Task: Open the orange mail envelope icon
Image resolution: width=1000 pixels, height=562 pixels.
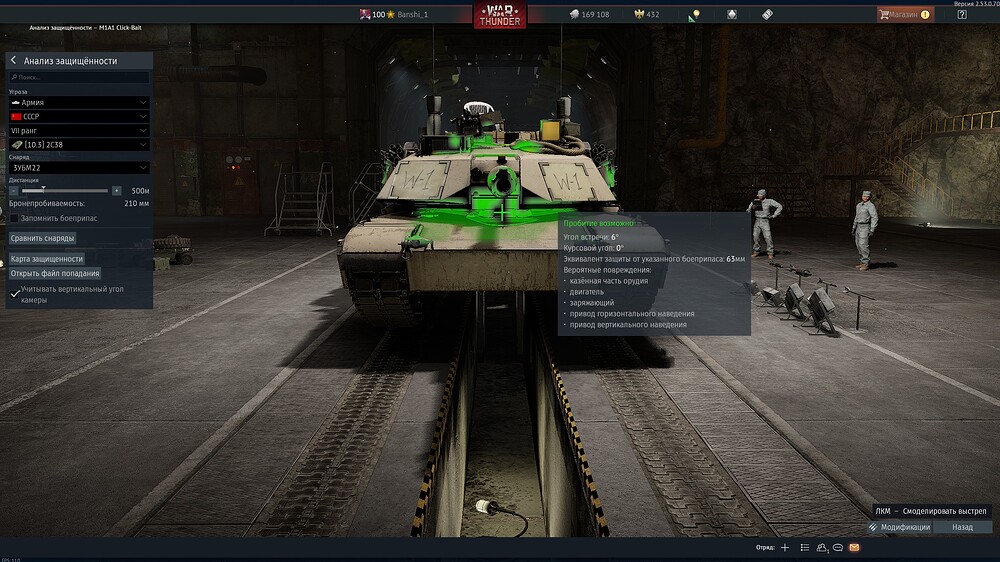Action: [x=854, y=548]
